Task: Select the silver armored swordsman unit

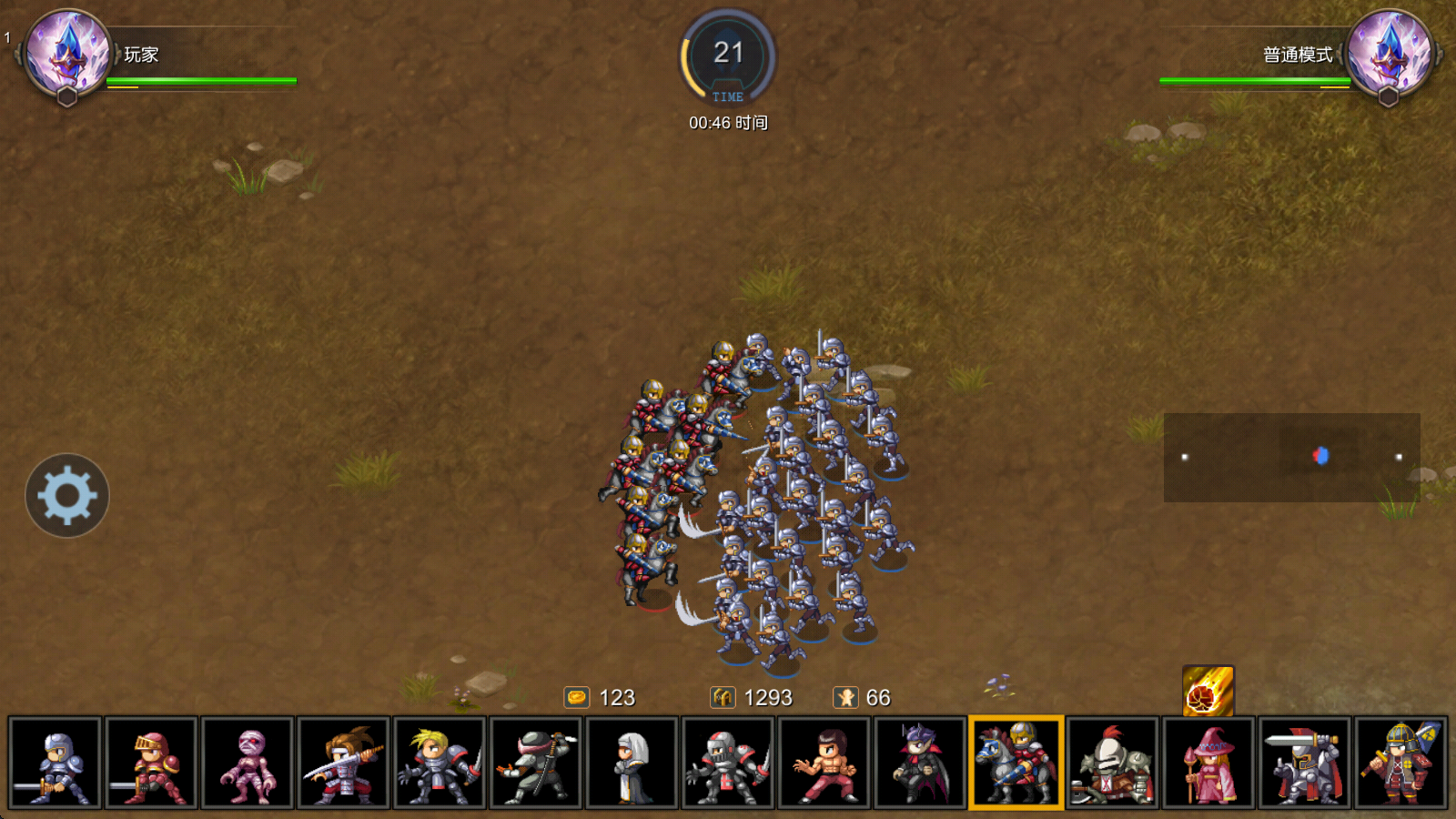Action: click(x=56, y=763)
